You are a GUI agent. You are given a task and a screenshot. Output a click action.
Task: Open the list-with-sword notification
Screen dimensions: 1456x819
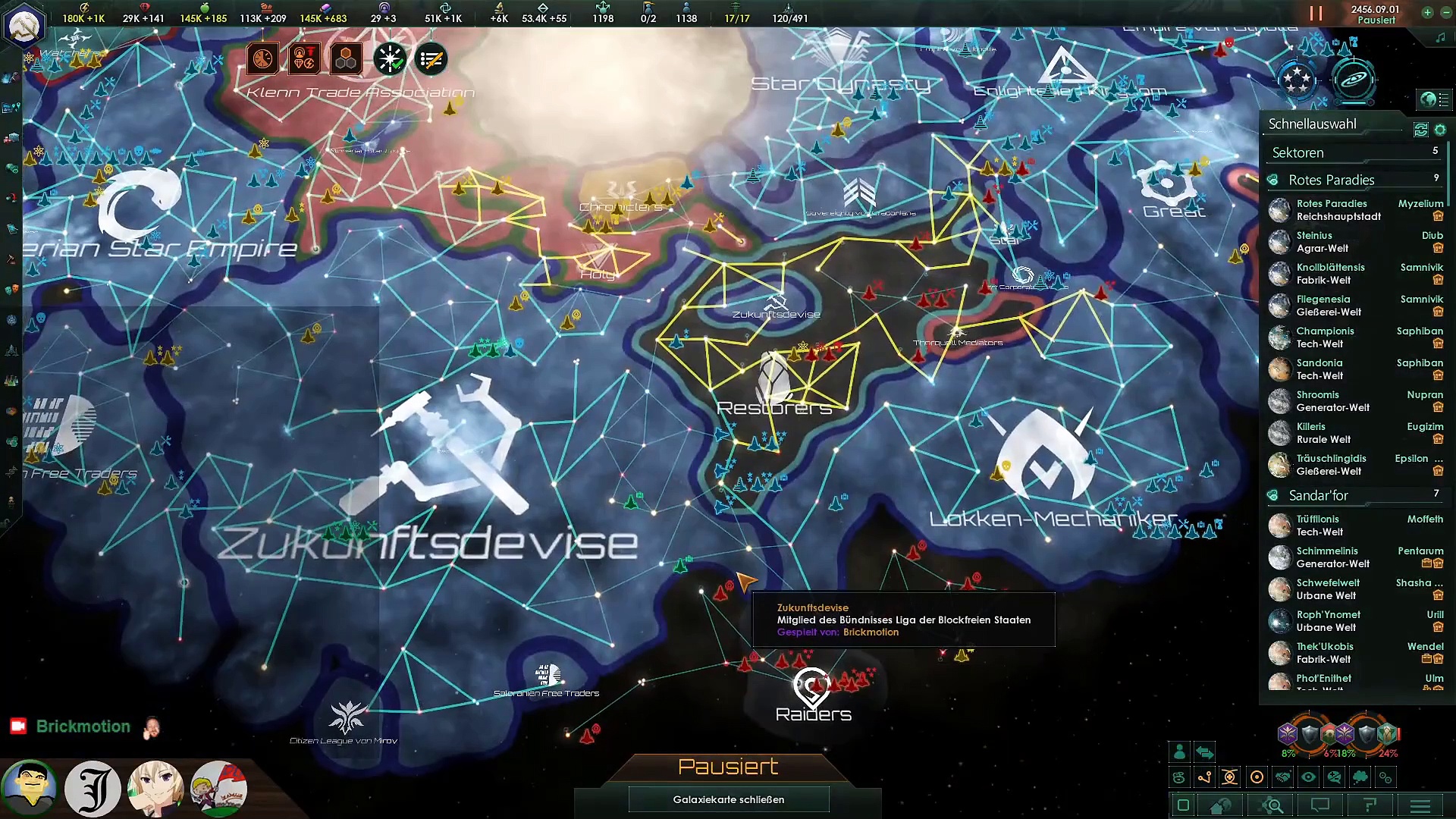pos(431,59)
